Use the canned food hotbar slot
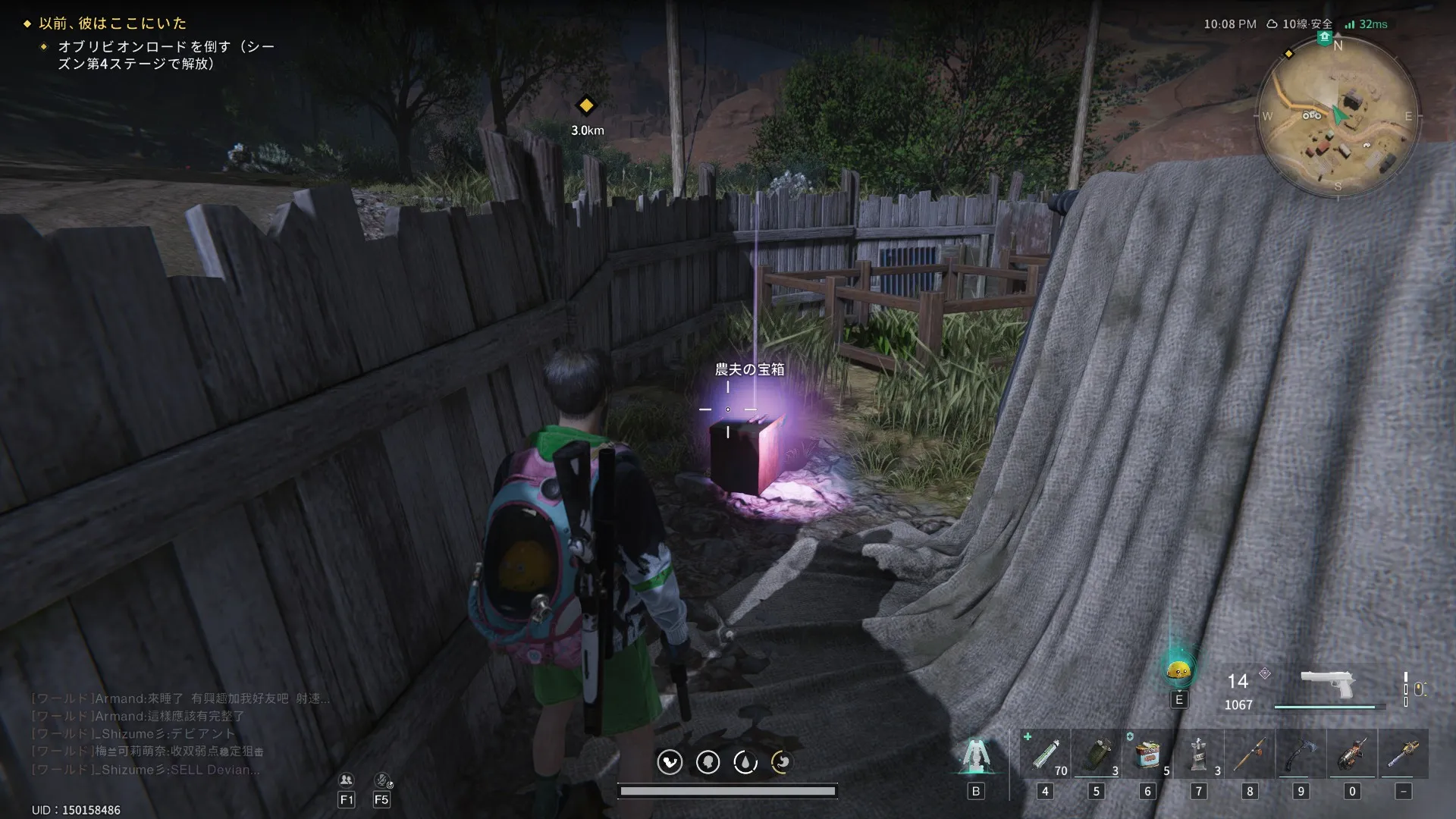Screen dimensions: 1456x819 coord(1147,755)
